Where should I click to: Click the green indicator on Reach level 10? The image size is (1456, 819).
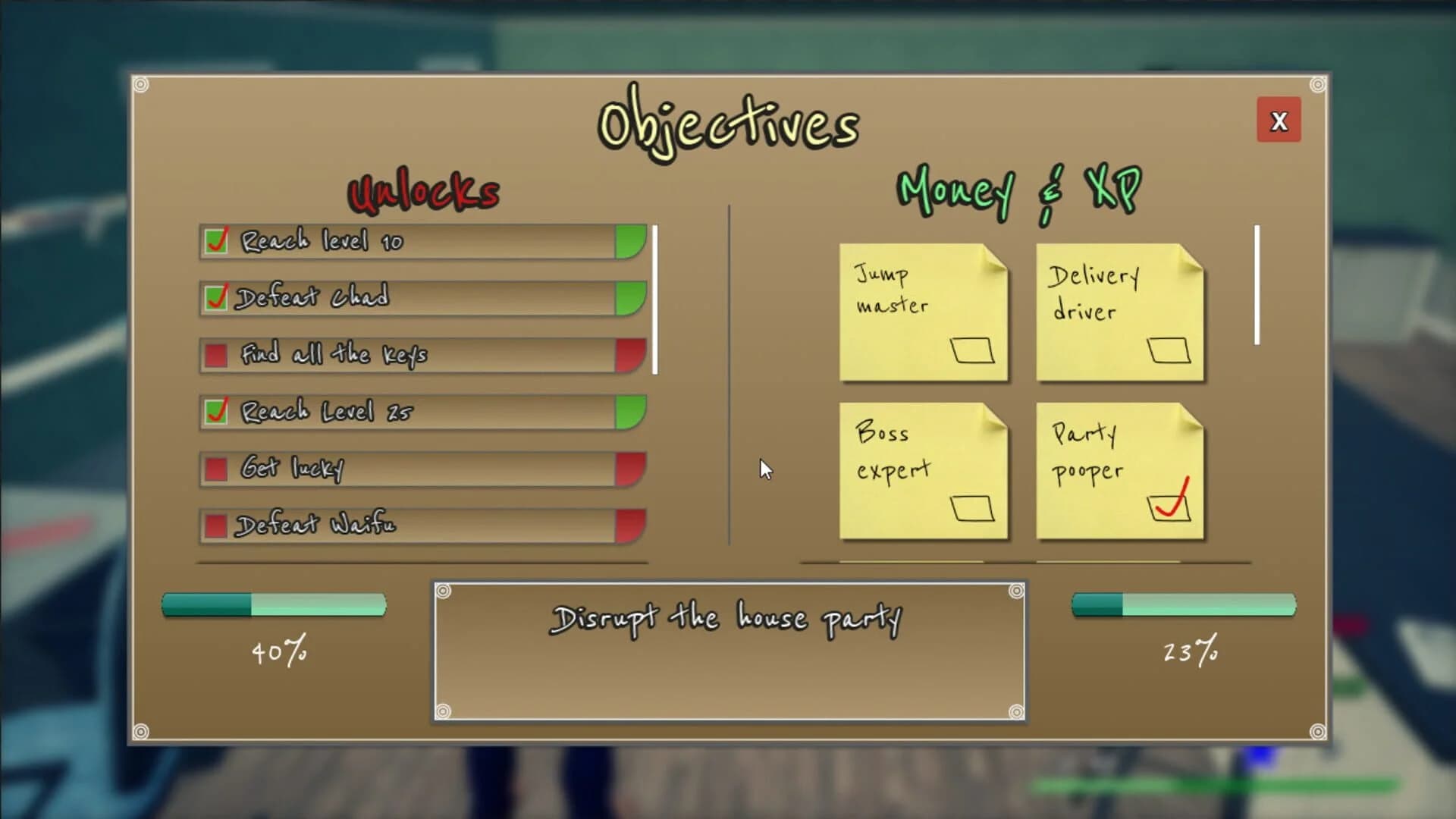(631, 243)
